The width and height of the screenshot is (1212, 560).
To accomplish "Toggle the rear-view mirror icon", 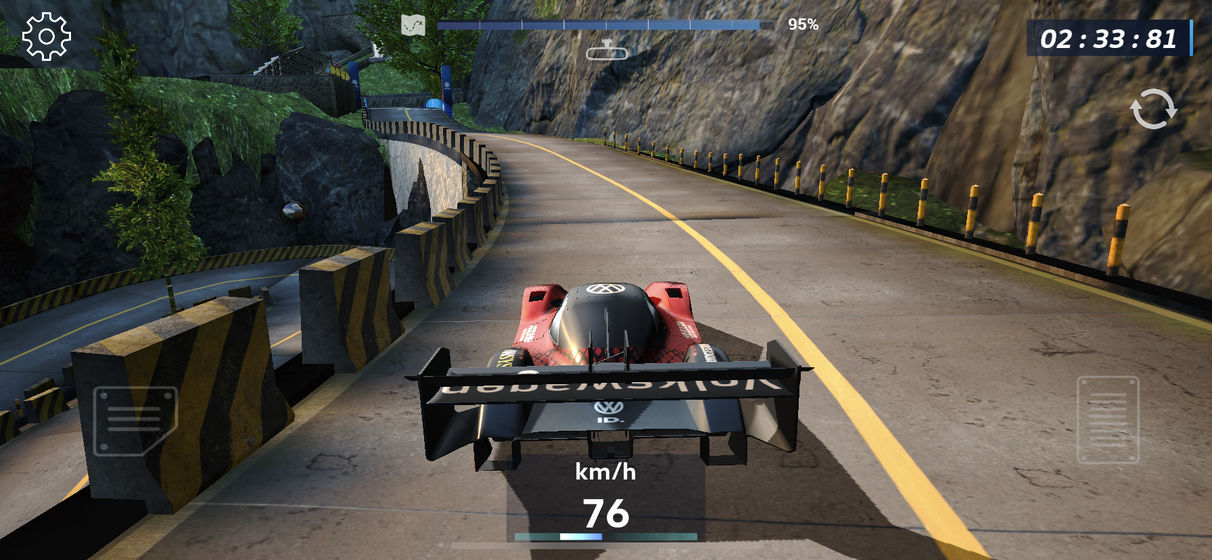I will pos(606,50).
